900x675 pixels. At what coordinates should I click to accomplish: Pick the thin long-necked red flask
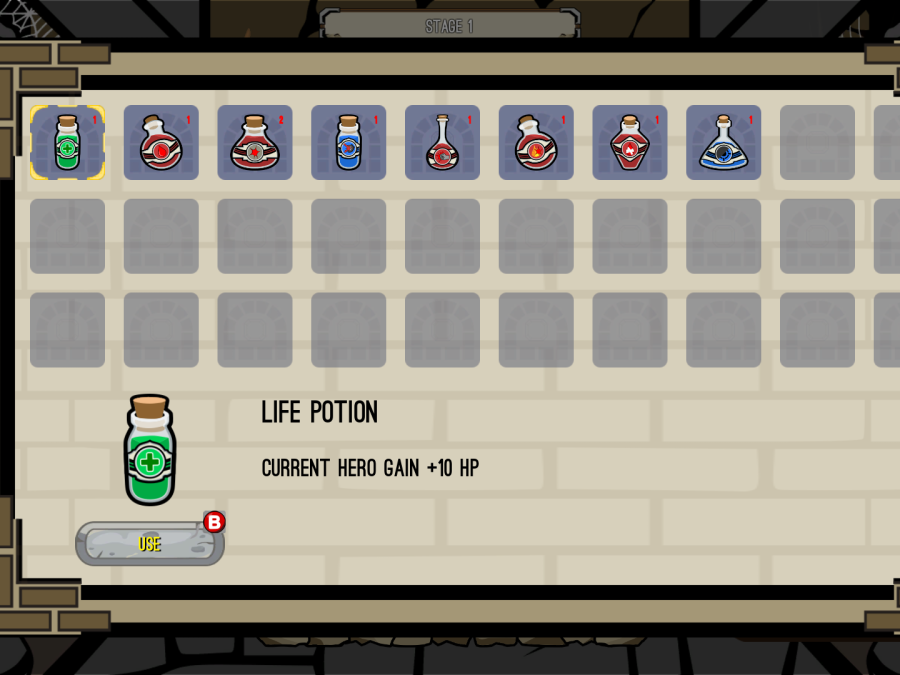coord(442,143)
